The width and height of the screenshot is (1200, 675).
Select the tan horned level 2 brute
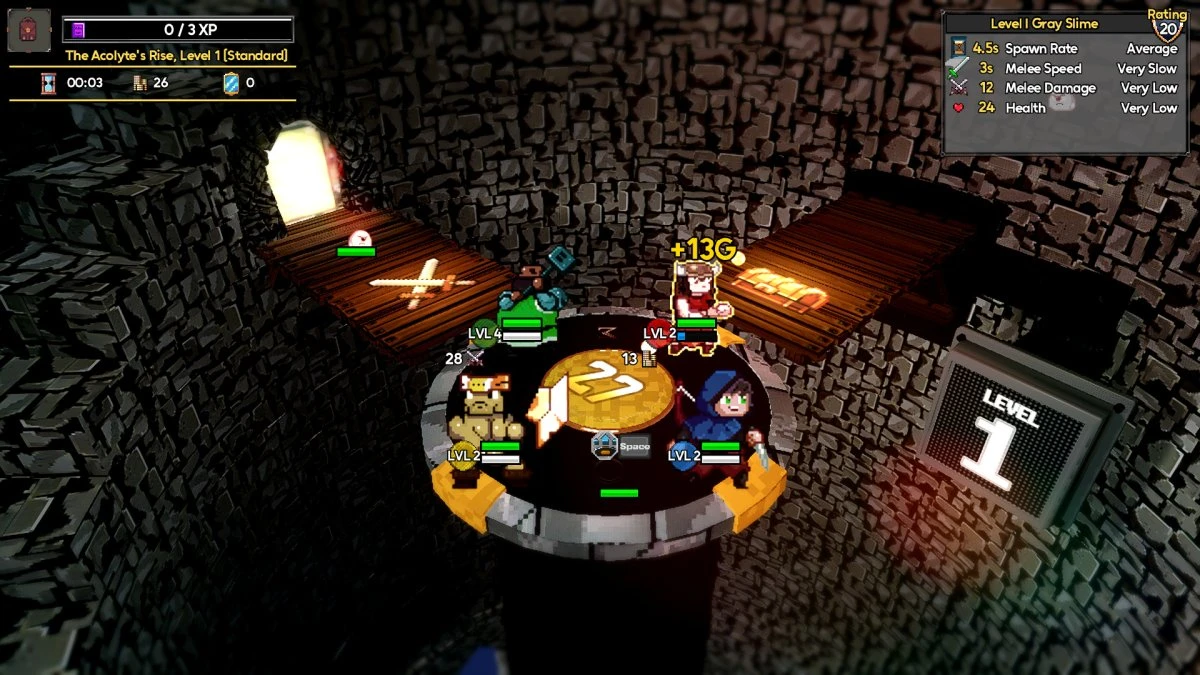tap(482, 408)
